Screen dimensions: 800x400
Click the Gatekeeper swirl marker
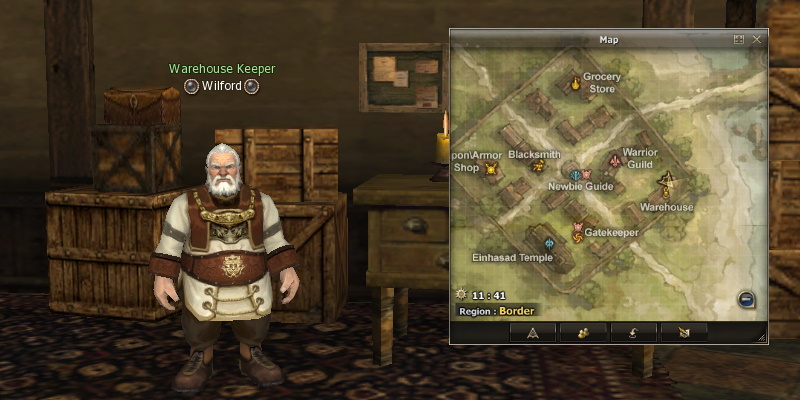point(578,233)
